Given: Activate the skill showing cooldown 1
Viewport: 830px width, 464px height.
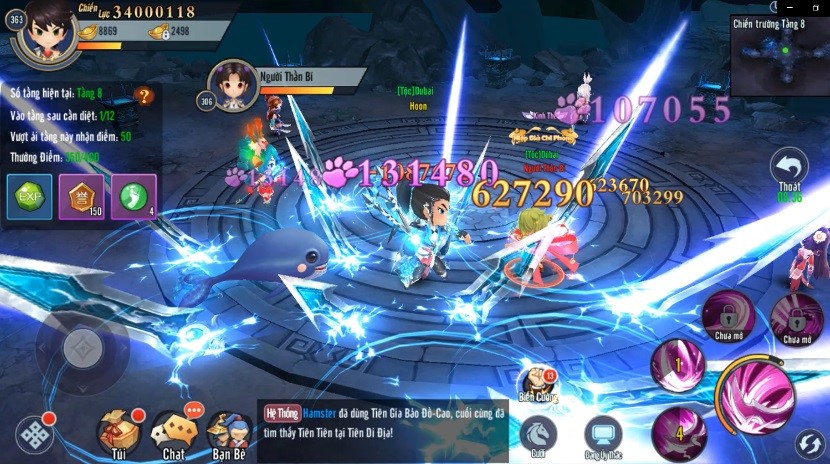Looking at the screenshot, I should coord(678,364).
